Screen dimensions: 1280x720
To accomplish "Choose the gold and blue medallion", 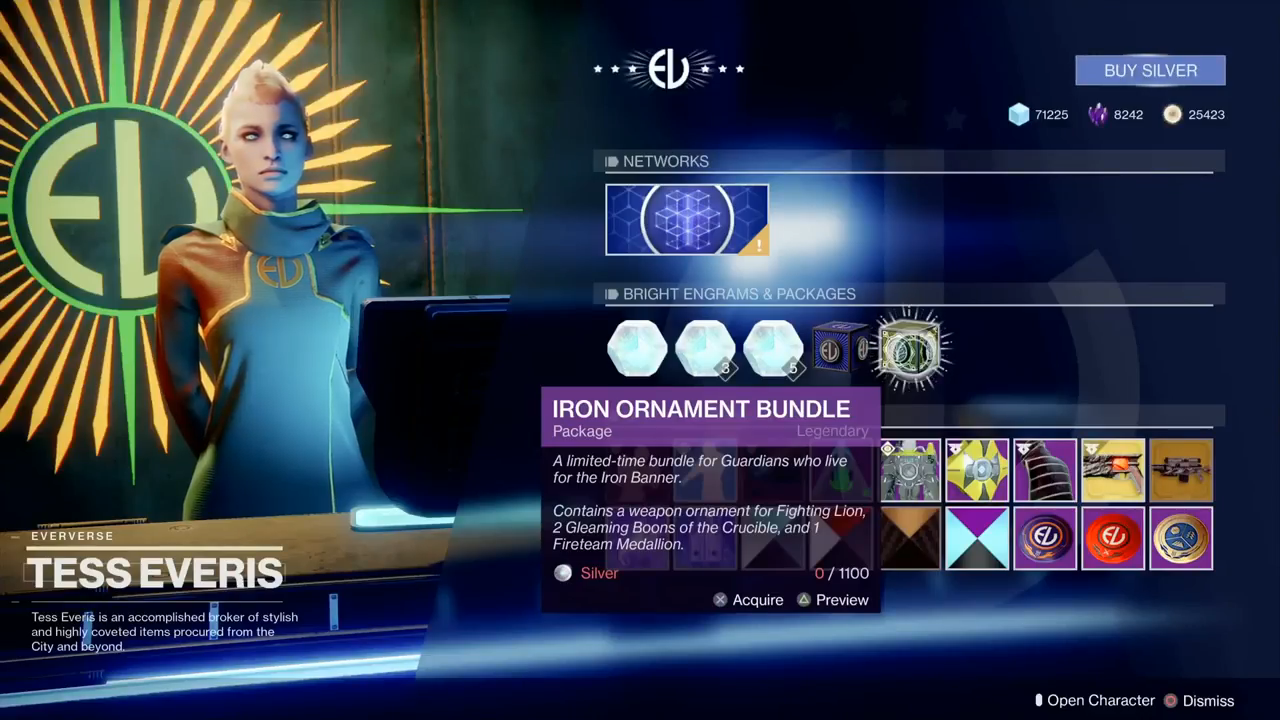I will click(x=1181, y=538).
